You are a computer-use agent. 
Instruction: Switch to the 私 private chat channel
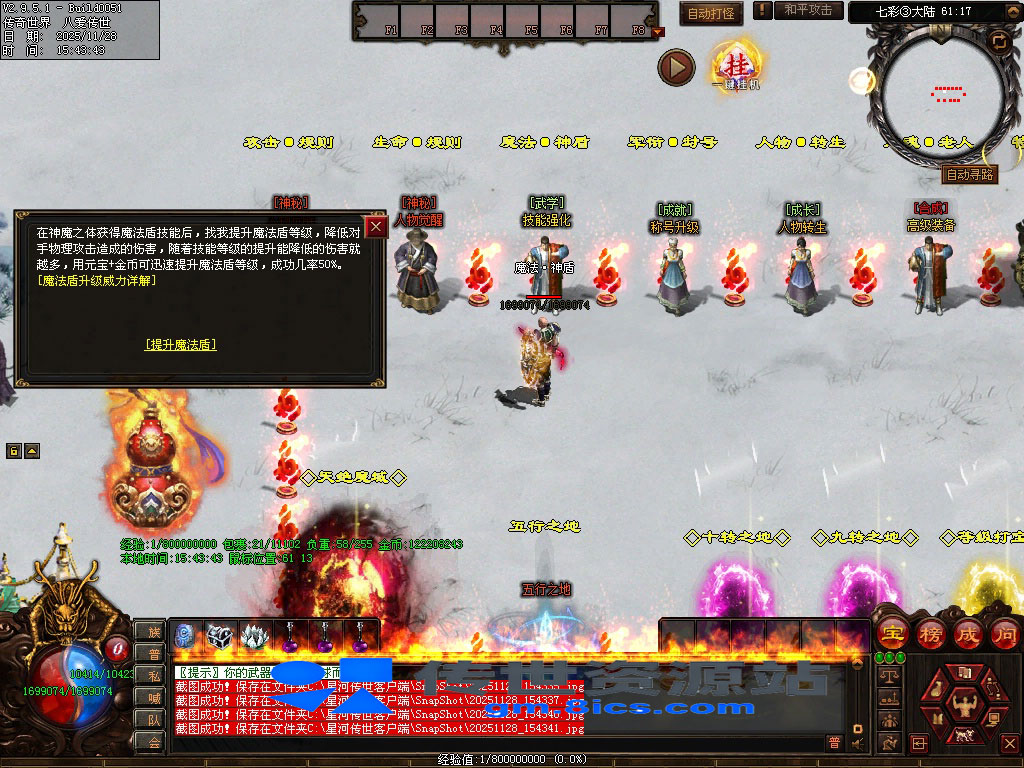coord(152,676)
